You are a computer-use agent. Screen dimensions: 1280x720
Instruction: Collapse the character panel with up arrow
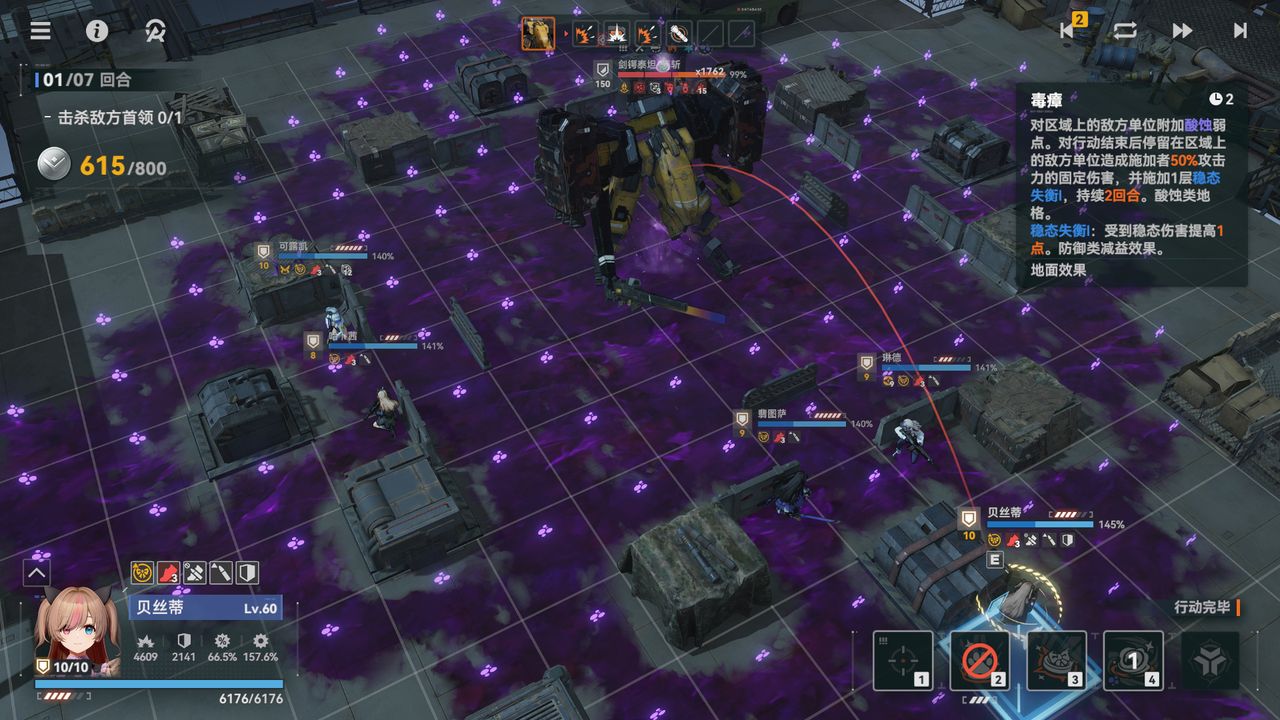coord(37,573)
